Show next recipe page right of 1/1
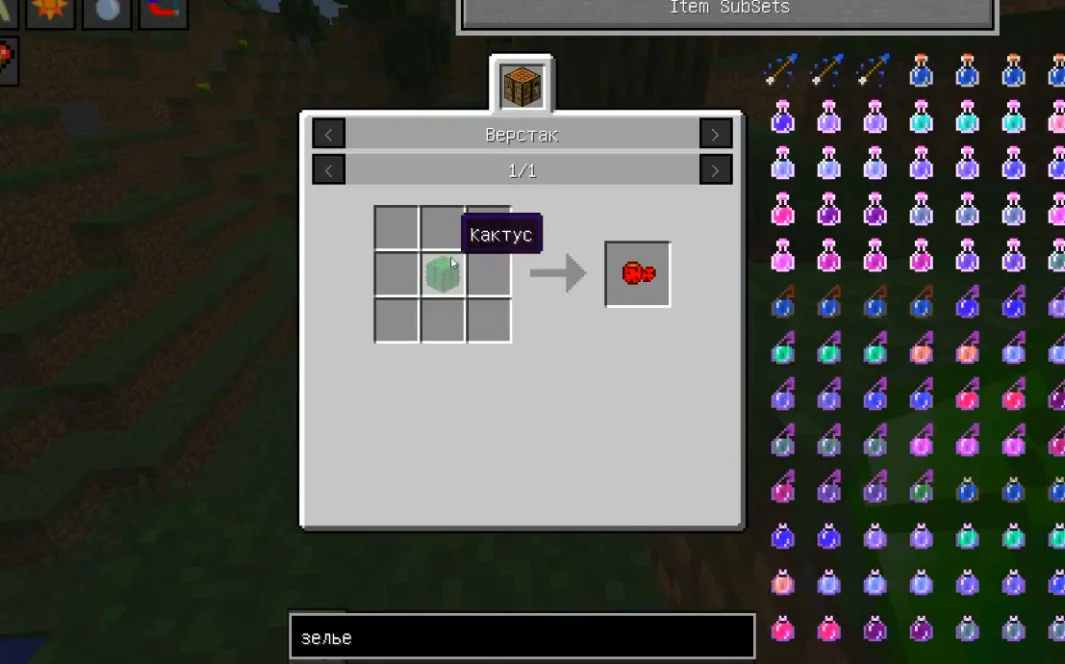Viewport: 1065px width, 664px height. tap(715, 171)
